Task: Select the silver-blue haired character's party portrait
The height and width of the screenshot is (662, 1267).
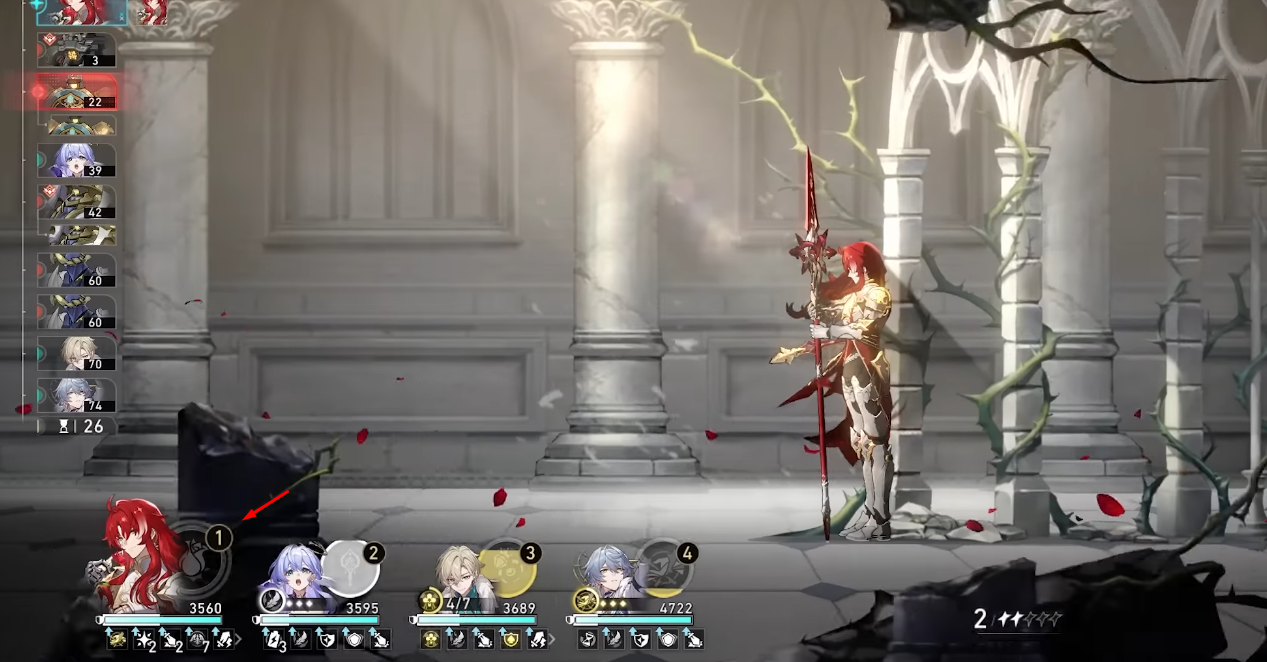Action: pos(610,575)
